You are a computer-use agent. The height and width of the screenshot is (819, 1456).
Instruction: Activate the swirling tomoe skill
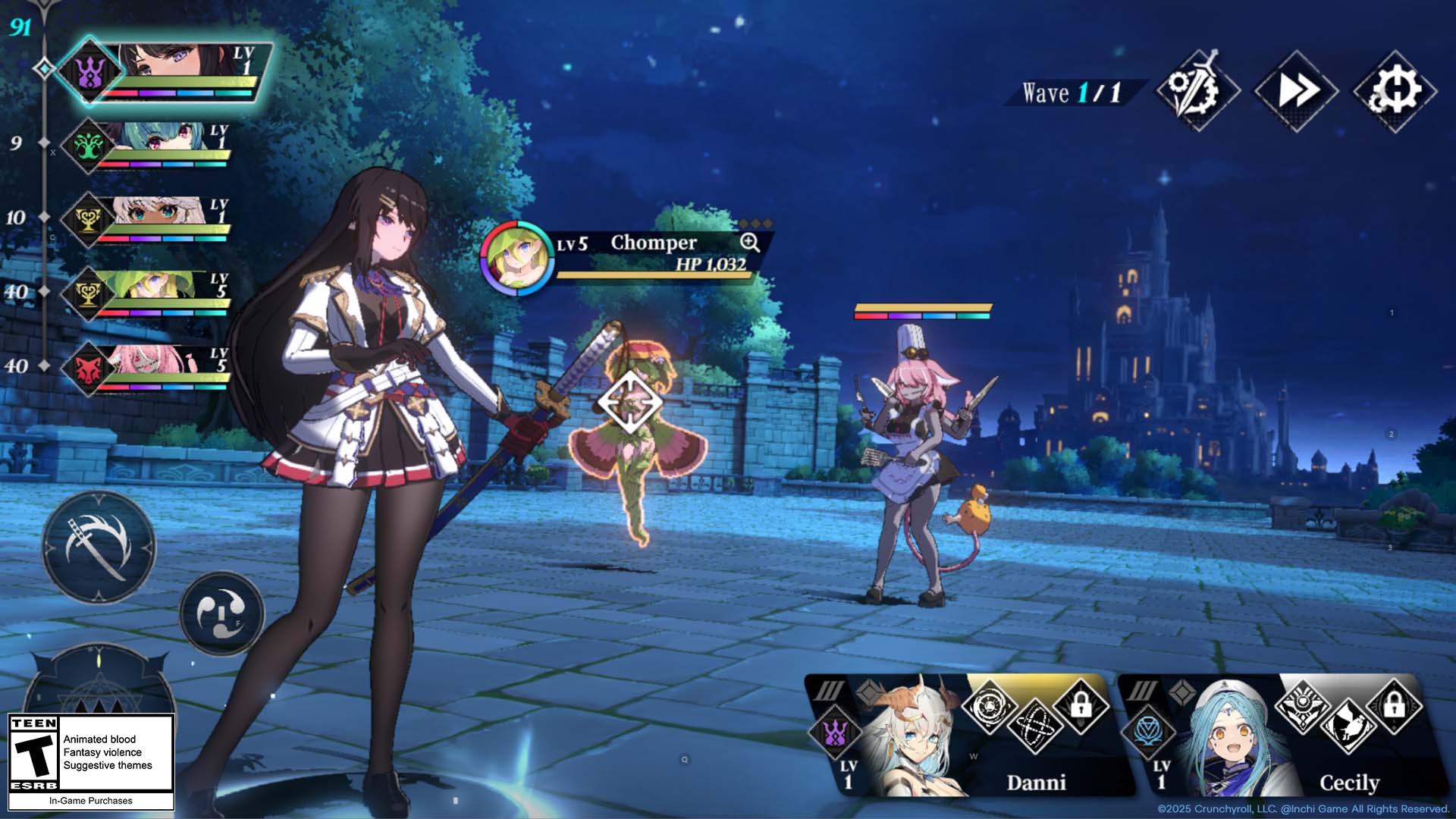(221, 613)
